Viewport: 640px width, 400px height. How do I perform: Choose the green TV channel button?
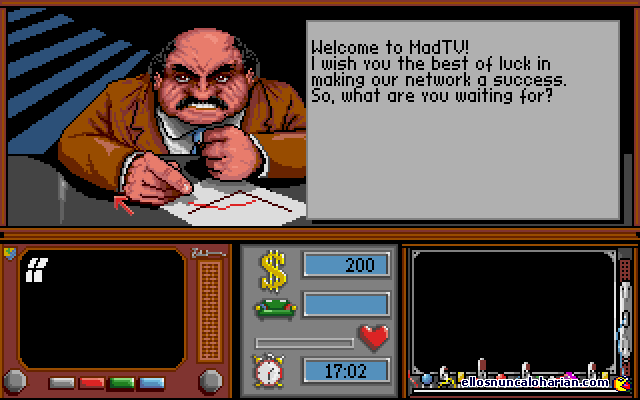click(x=122, y=382)
